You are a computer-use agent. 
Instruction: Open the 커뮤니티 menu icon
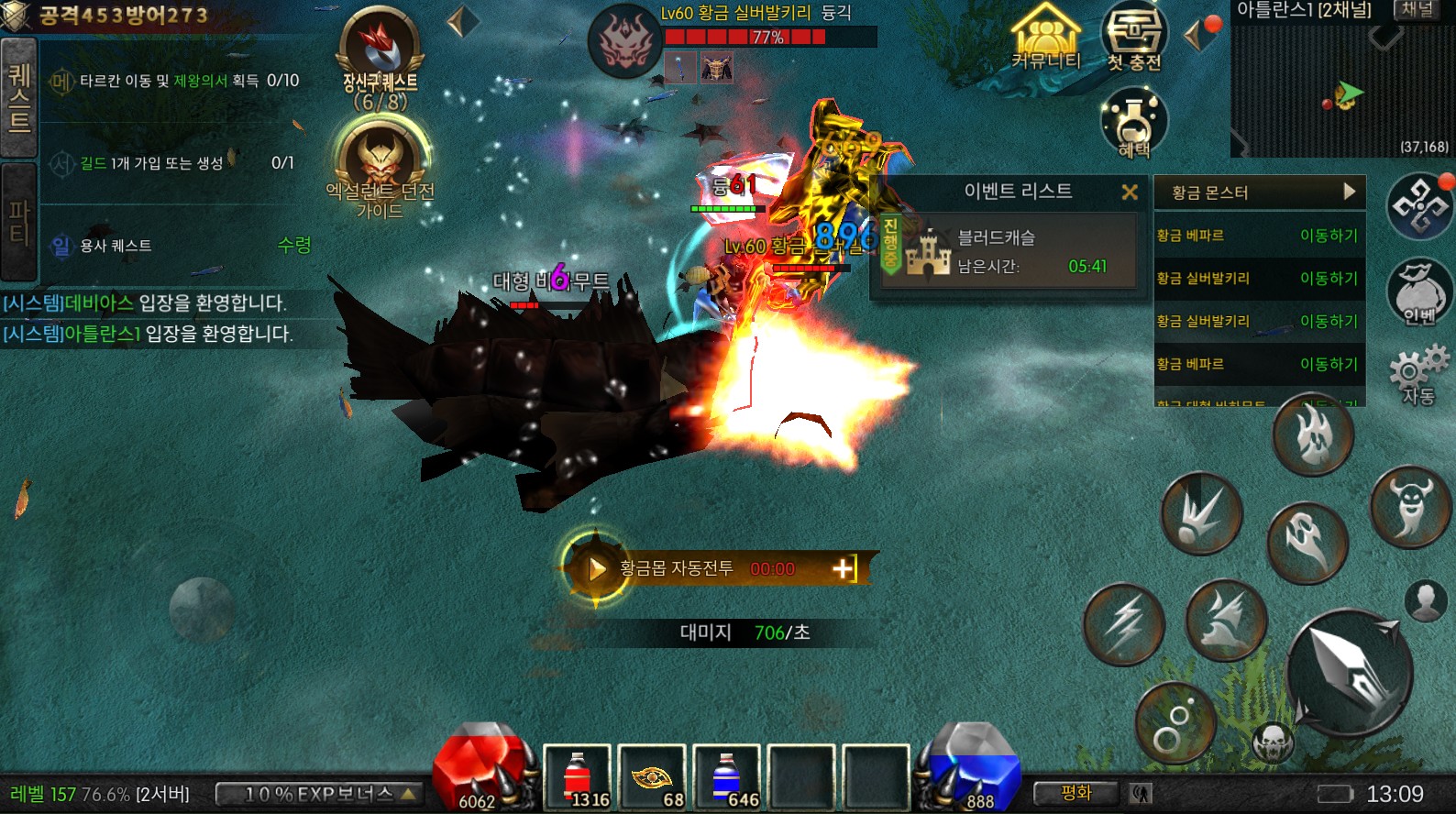tap(1046, 37)
